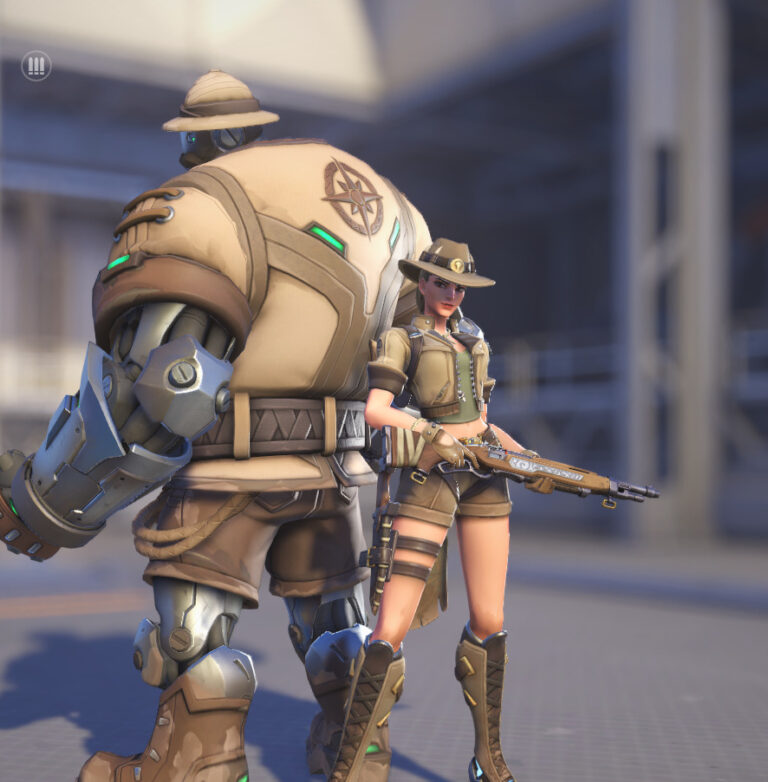The image size is (768, 782).
Task: Click the circular three-bullet role icon
Action: (36, 66)
